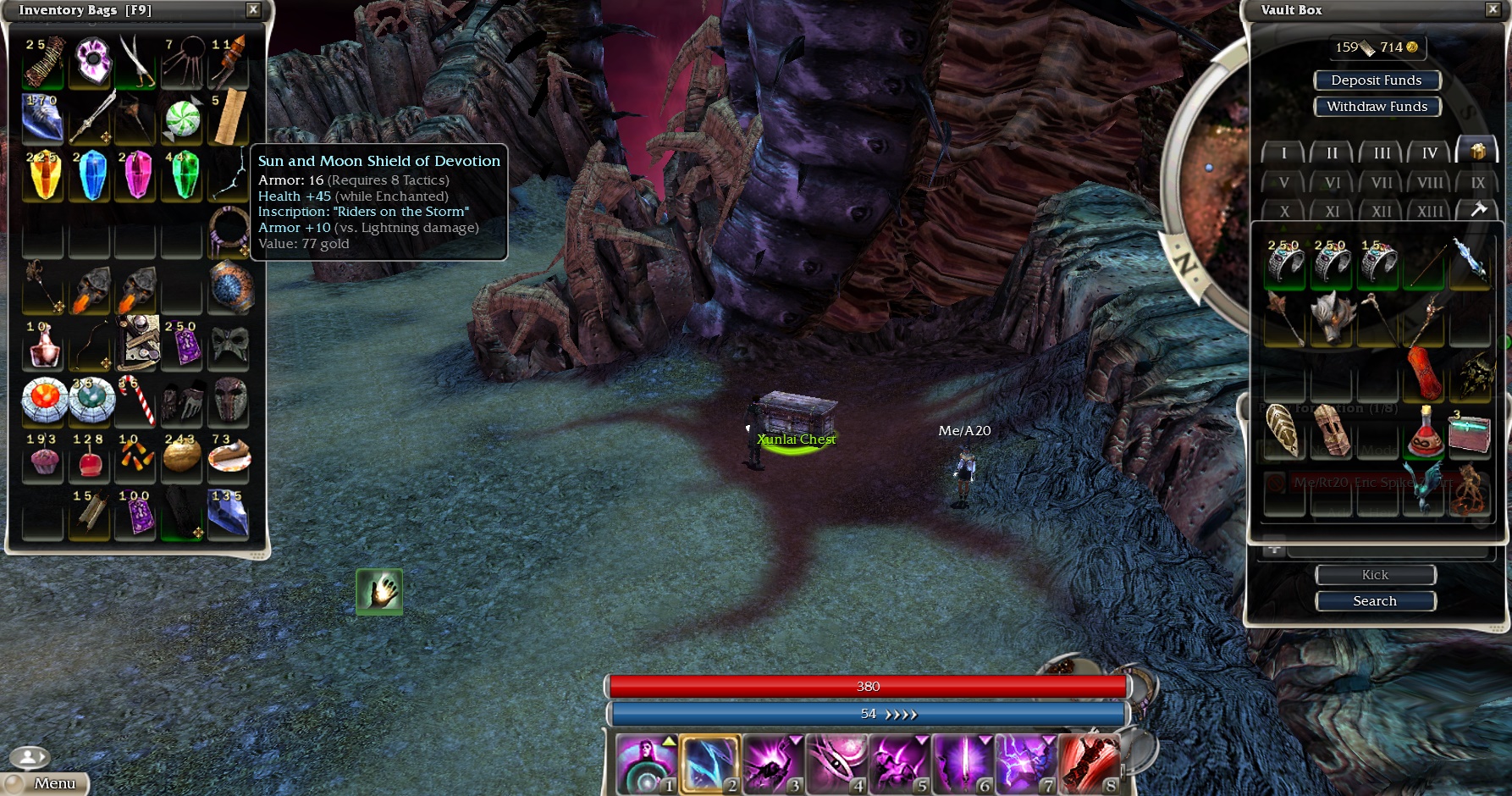
Task: Select vault tab II
Action: [x=1333, y=153]
